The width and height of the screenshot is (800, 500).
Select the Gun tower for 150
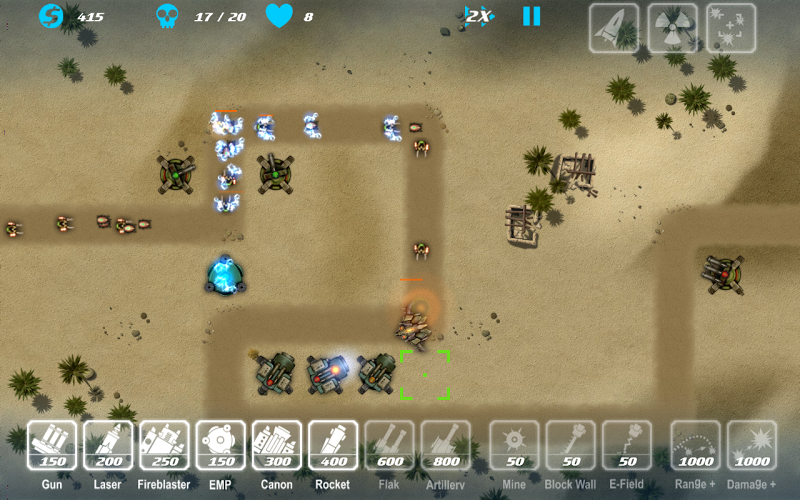(x=52, y=445)
